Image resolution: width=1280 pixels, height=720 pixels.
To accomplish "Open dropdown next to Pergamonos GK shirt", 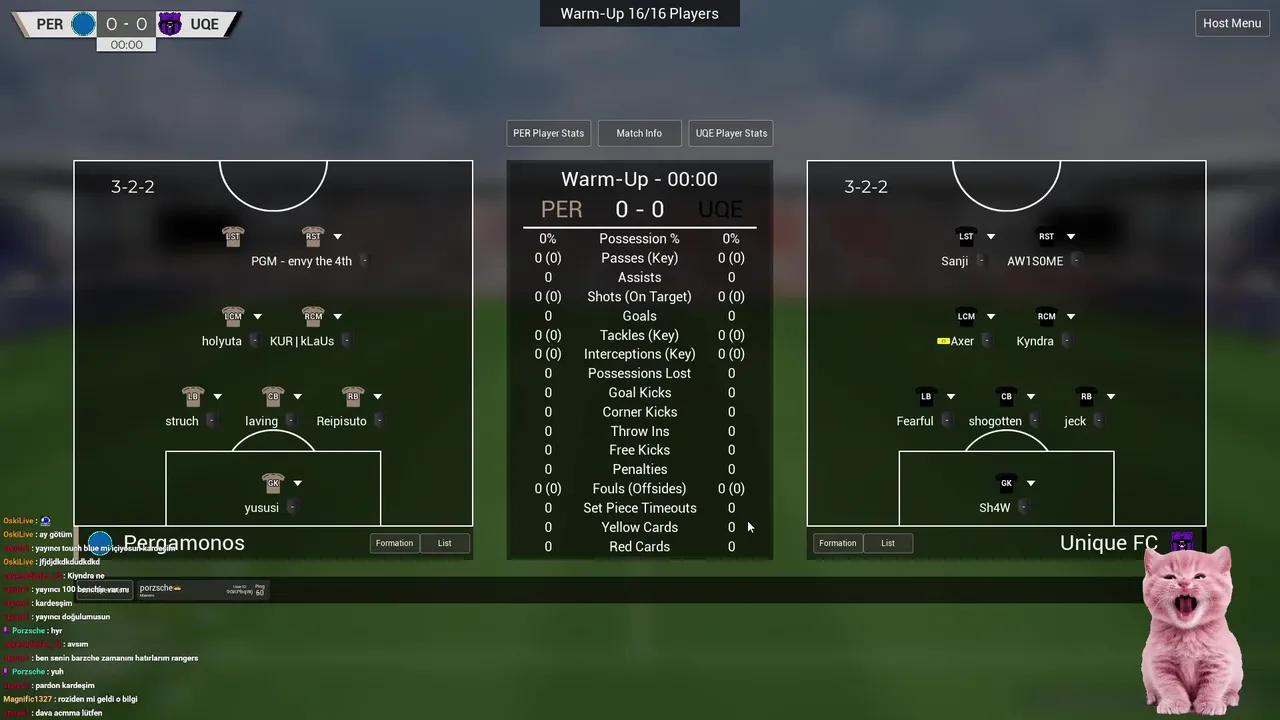I will pyautogui.click(x=297, y=484).
